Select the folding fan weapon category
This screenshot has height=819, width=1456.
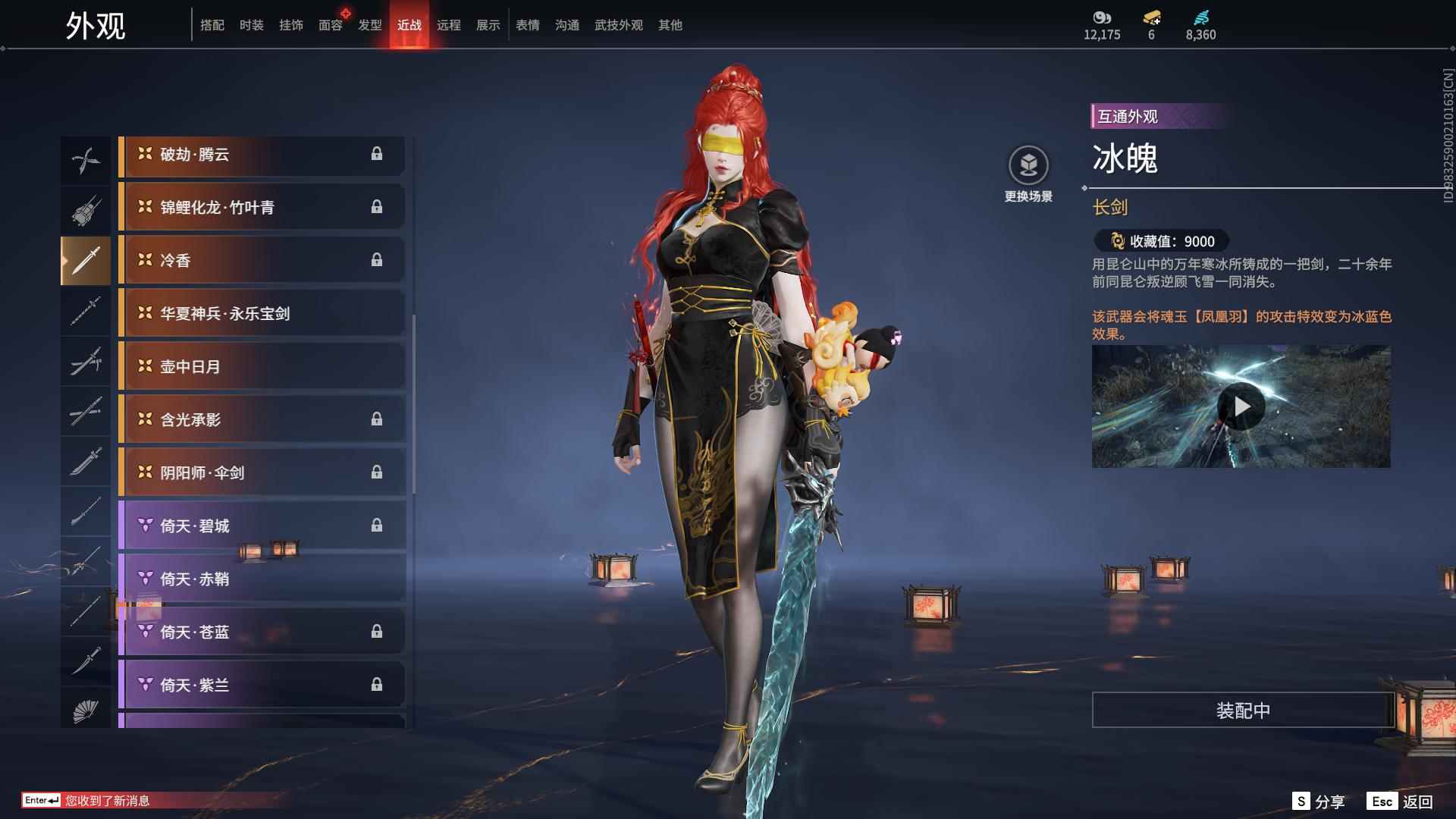click(86, 711)
